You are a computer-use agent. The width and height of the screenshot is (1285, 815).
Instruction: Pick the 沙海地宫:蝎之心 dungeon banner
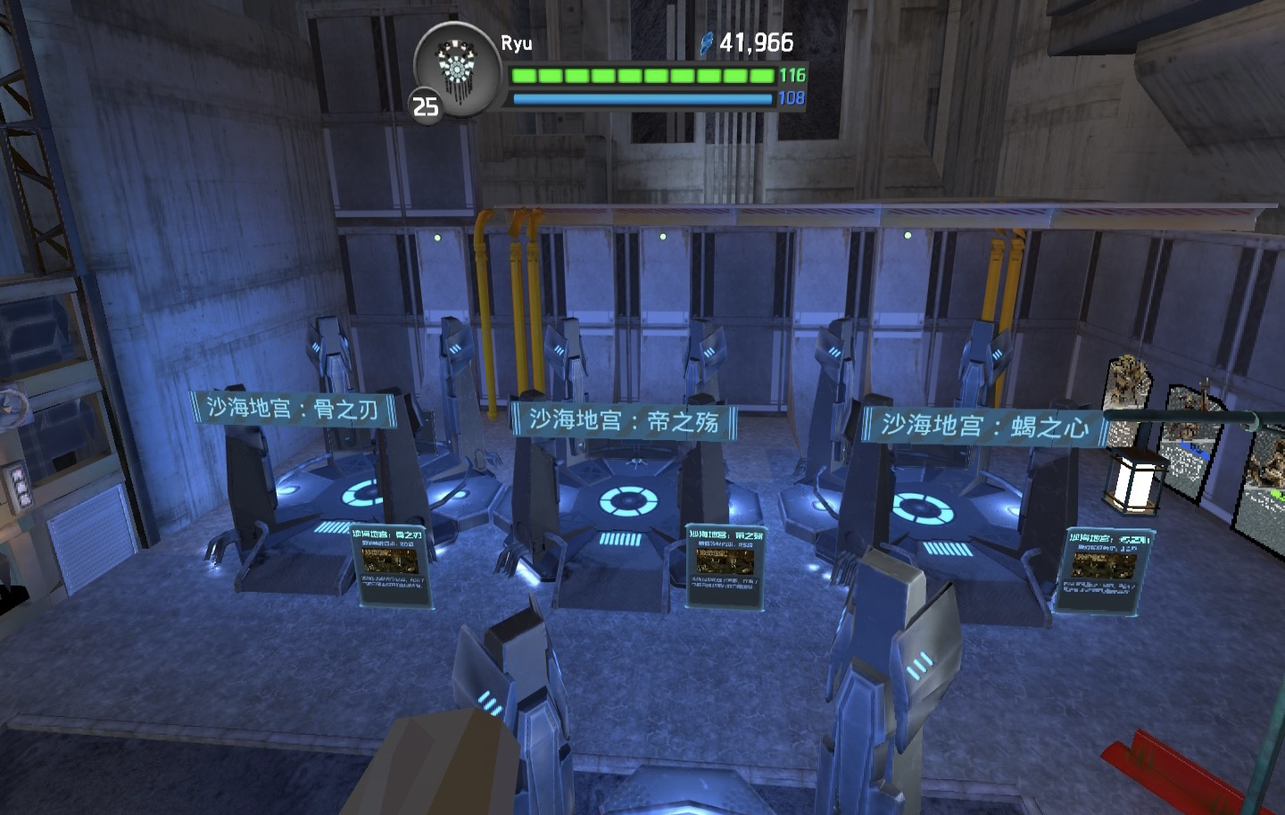pos(984,425)
